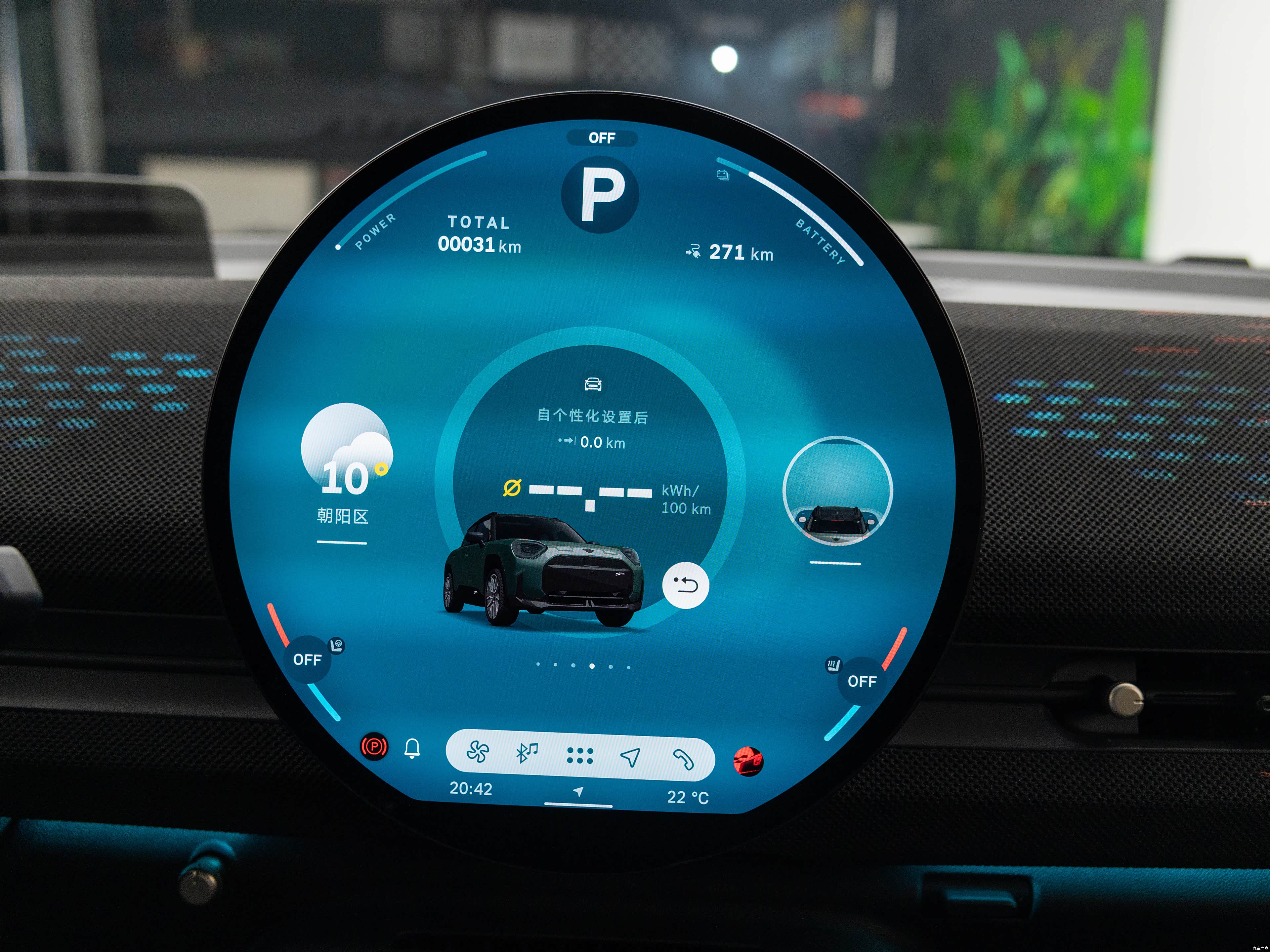Tap the notification bell icon

(412, 748)
